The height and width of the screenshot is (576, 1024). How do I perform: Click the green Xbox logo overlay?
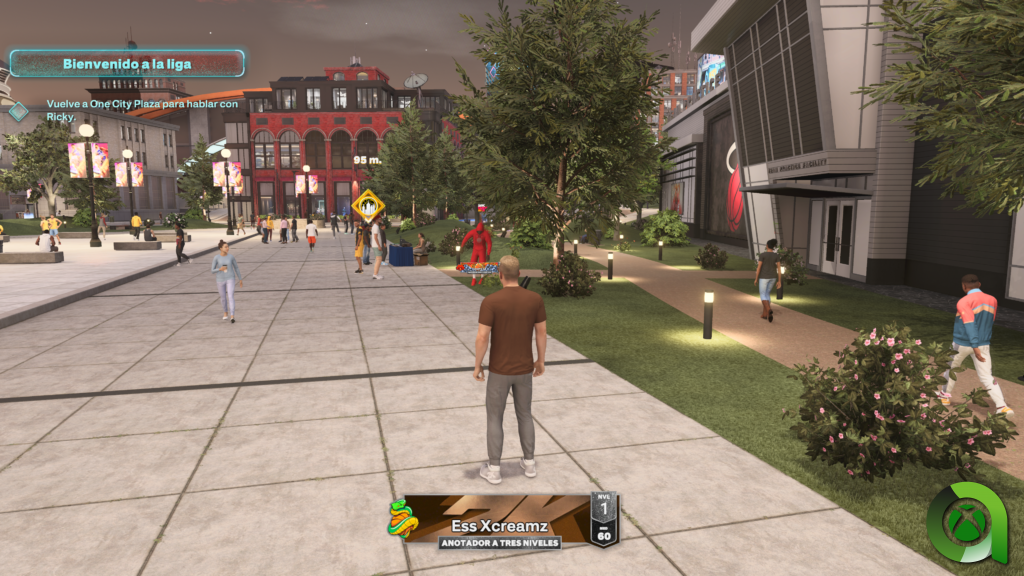tap(966, 525)
